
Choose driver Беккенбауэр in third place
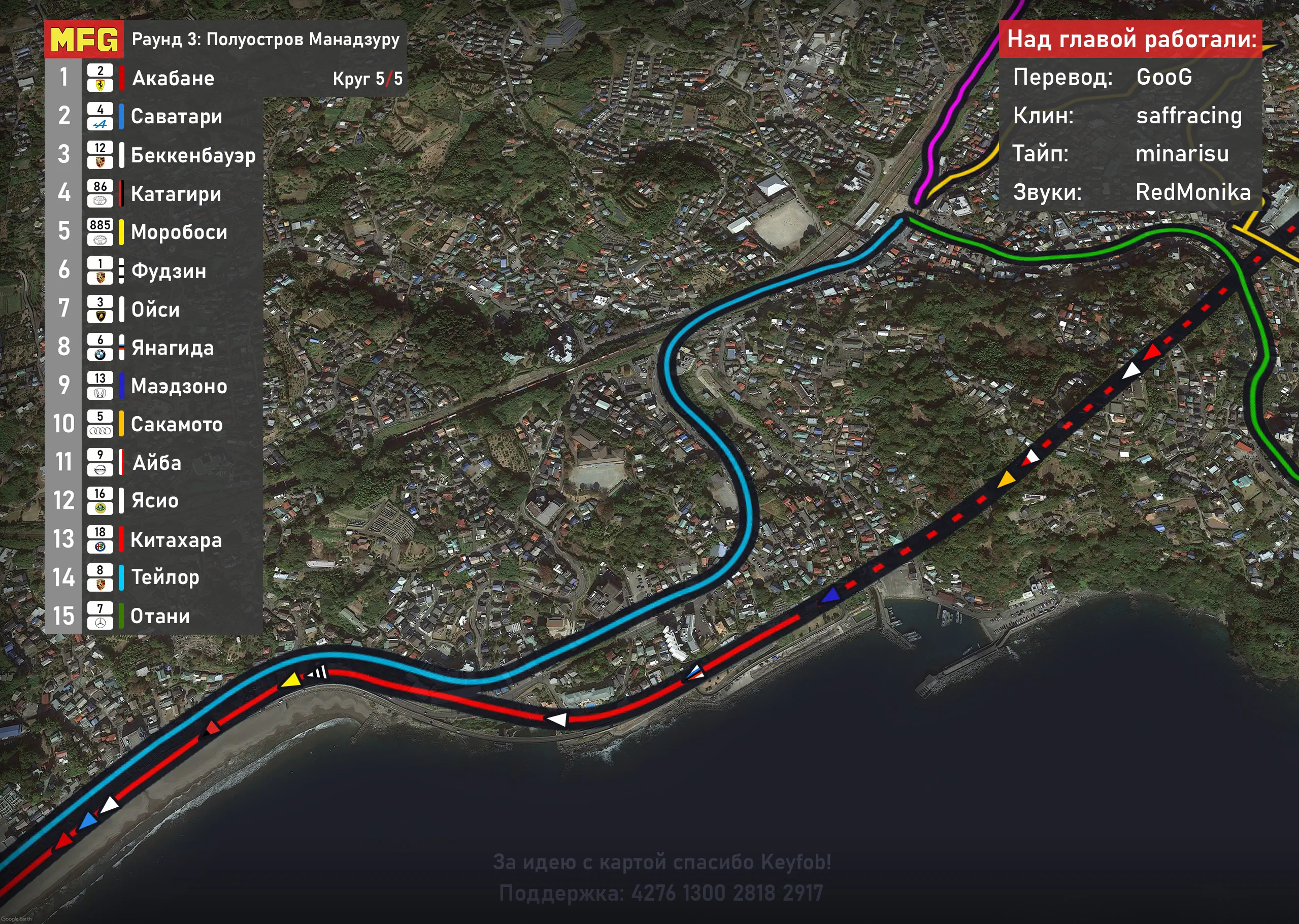[x=192, y=155]
